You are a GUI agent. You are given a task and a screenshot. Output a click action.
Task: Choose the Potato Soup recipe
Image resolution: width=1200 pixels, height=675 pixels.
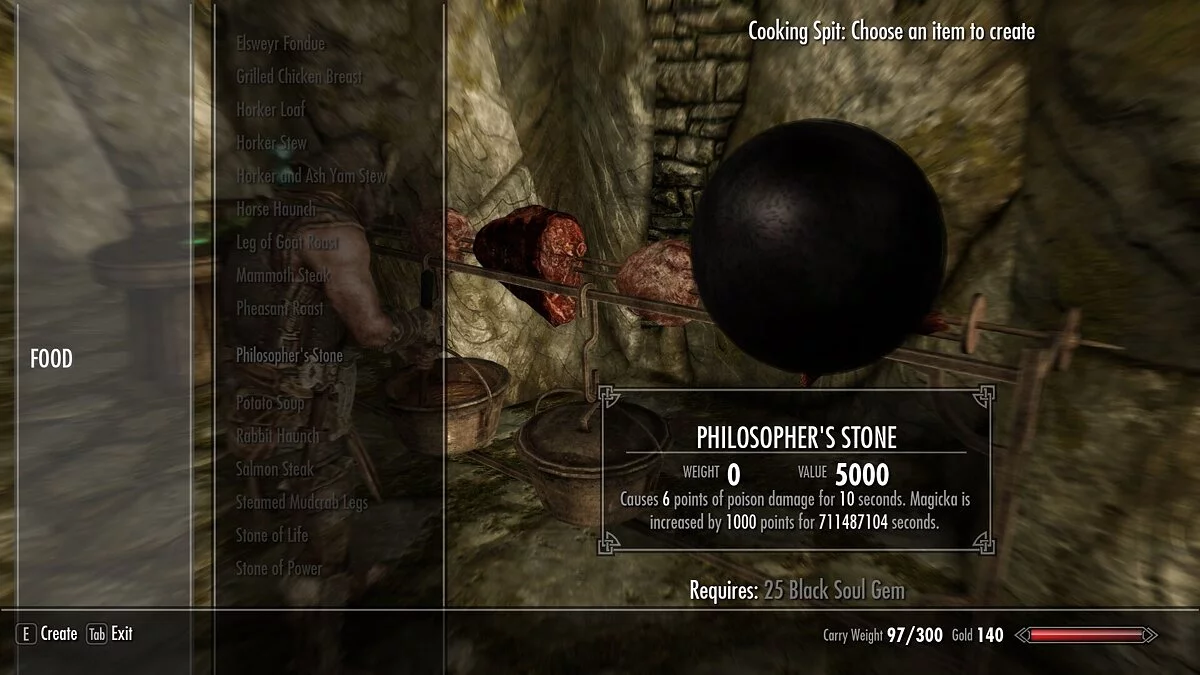tap(272, 402)
